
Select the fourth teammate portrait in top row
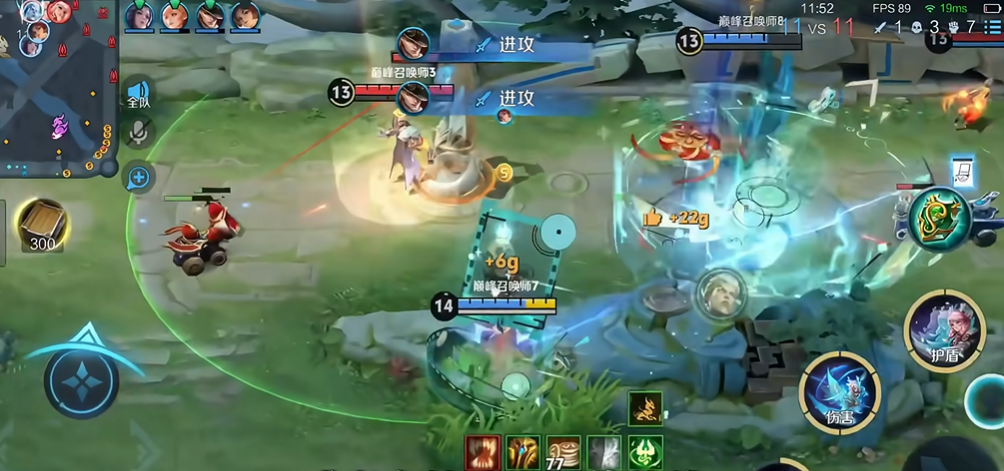click(x=245, y=16)
